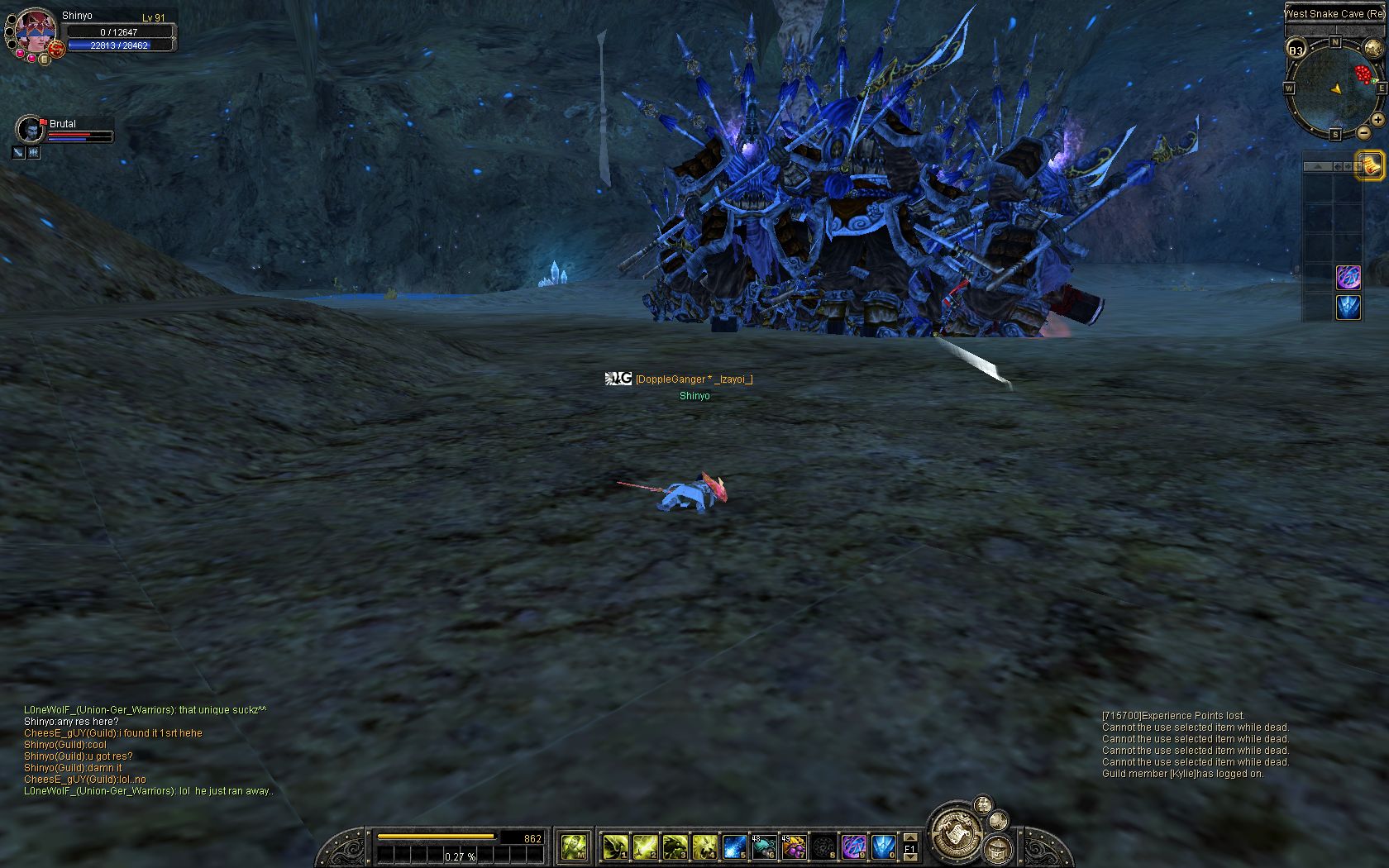Click the circular minimap
This screenshot has height=868, width=1389.
coord(1334,88)
